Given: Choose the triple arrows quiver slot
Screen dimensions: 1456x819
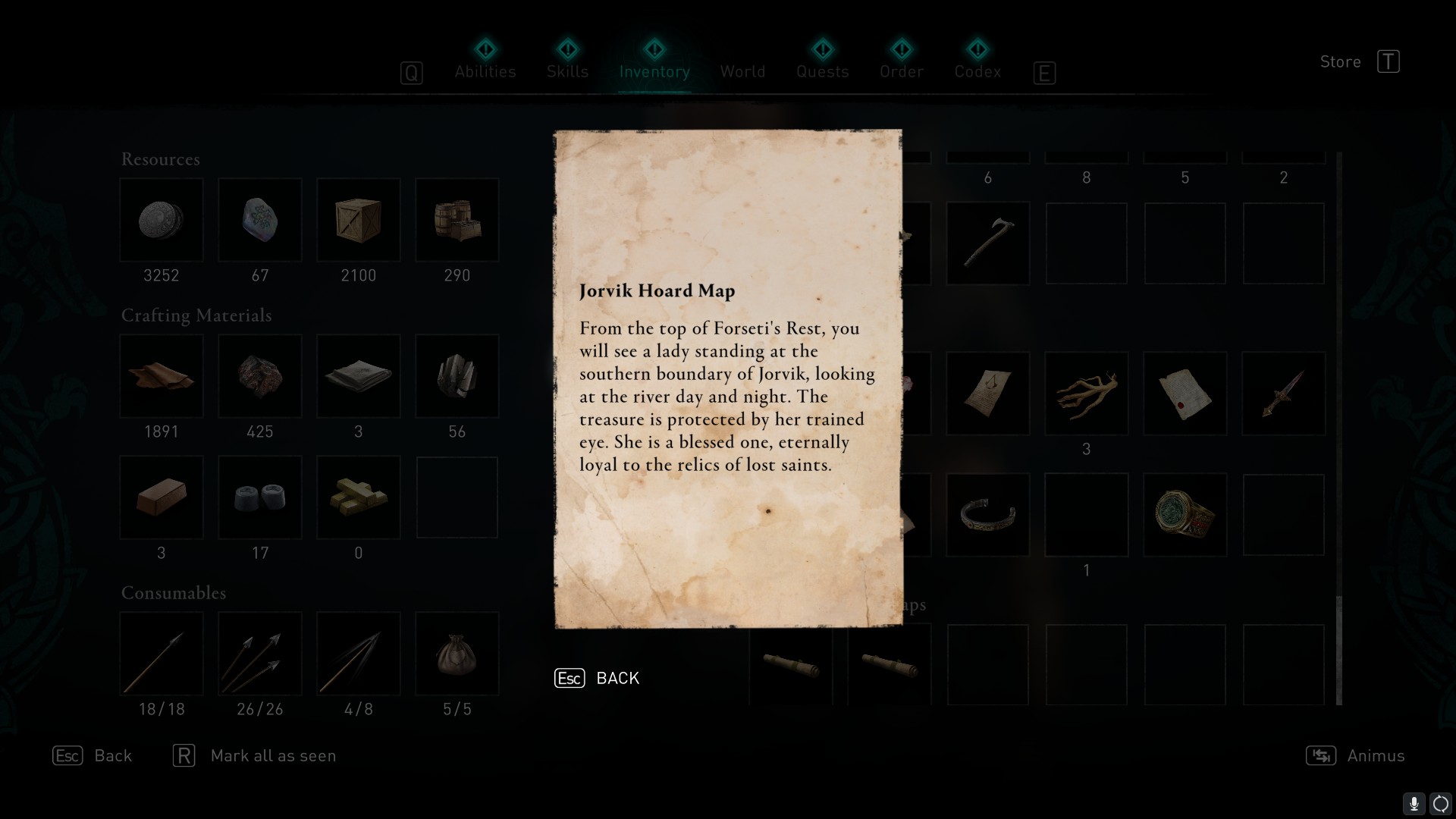Looking at the screenshot, I should tap(260, 654).
